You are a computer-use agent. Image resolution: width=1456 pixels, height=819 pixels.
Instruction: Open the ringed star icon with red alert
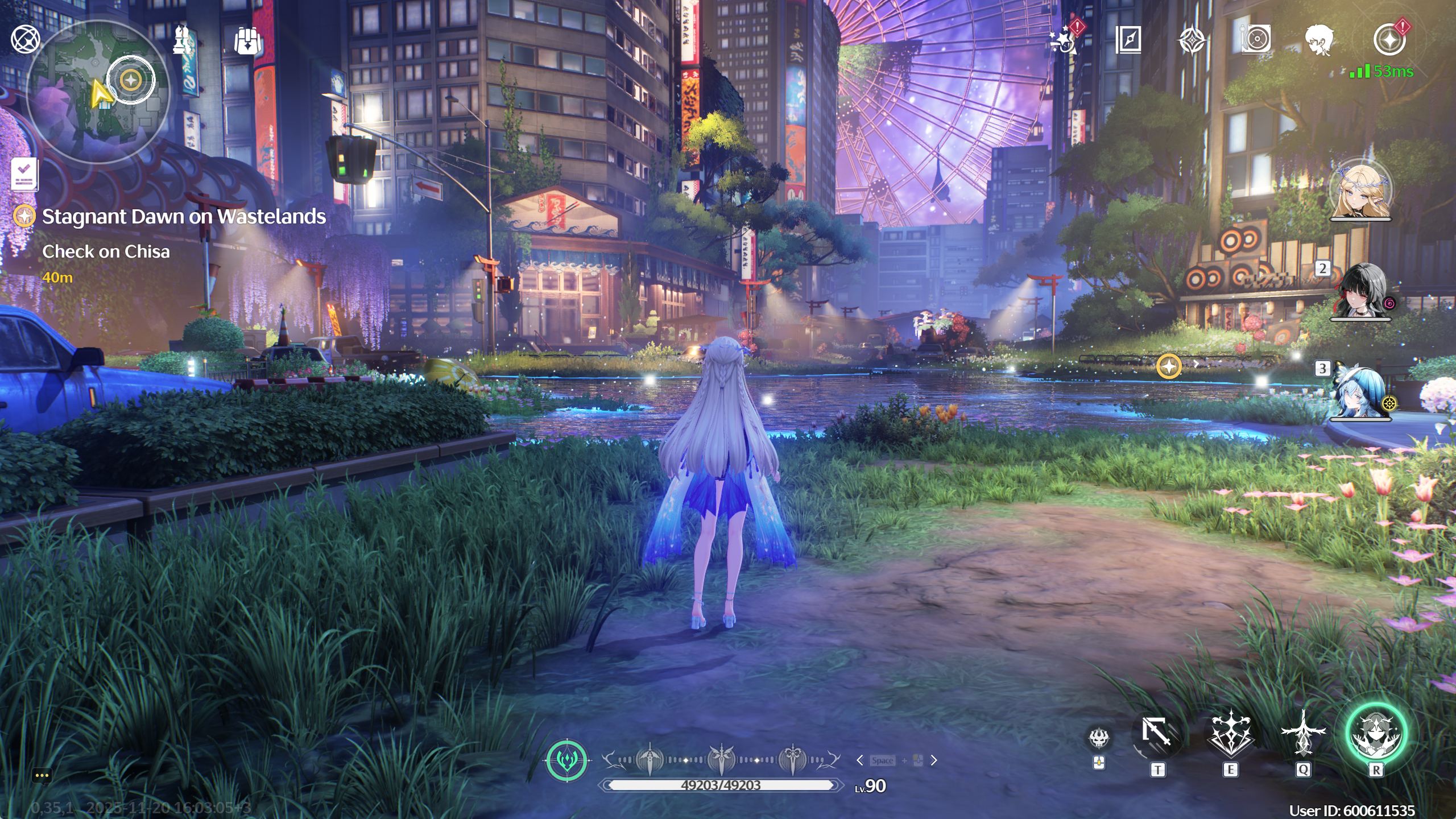pos(1389,40)
